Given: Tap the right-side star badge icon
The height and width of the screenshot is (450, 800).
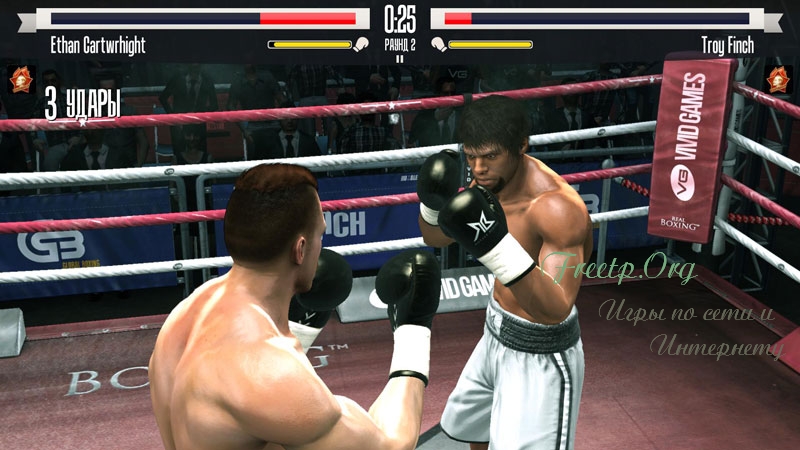Looking at the screenshot, I should tap(779, 79).
